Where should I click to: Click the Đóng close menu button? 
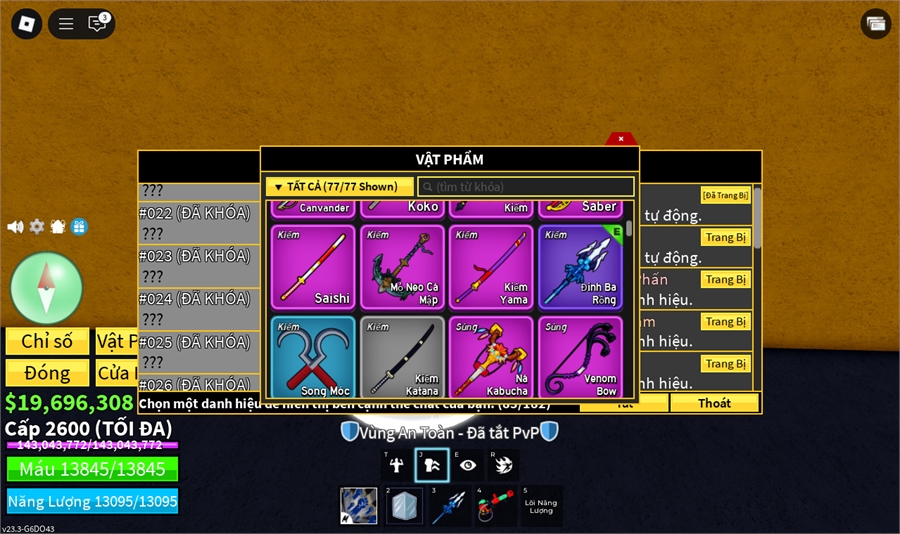(x=47, y=373)
